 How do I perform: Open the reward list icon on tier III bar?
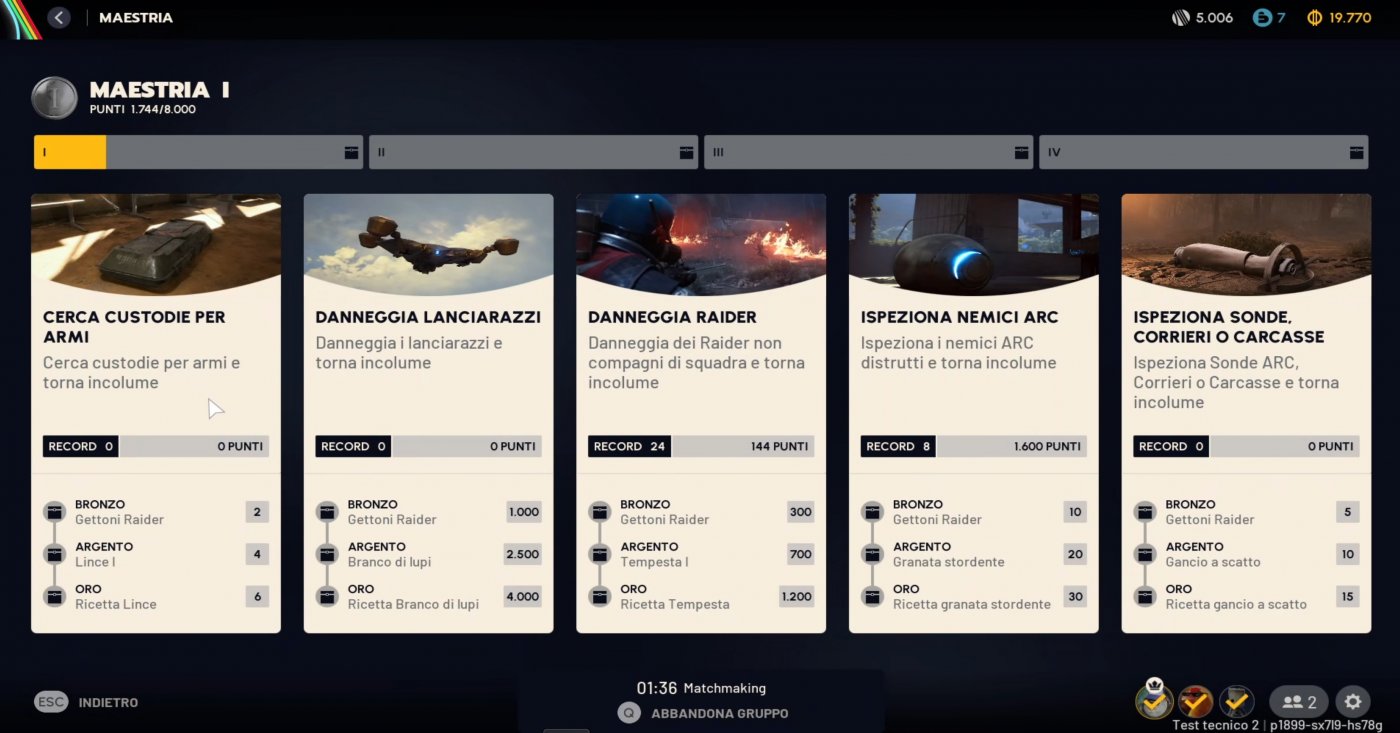click(1021, 152)
